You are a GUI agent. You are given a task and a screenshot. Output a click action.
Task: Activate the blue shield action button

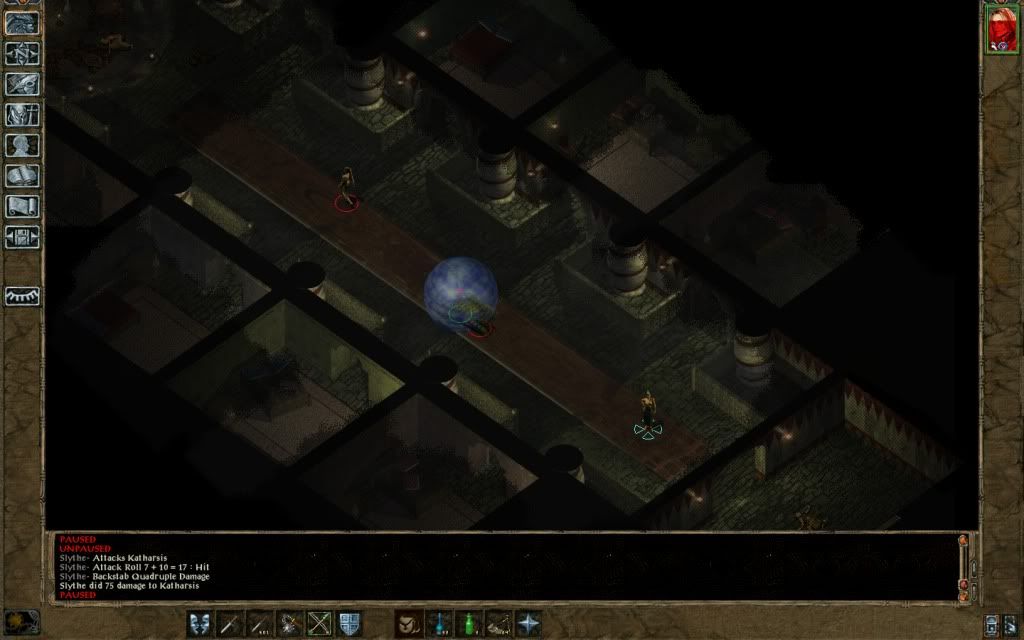tap(349, 623)
